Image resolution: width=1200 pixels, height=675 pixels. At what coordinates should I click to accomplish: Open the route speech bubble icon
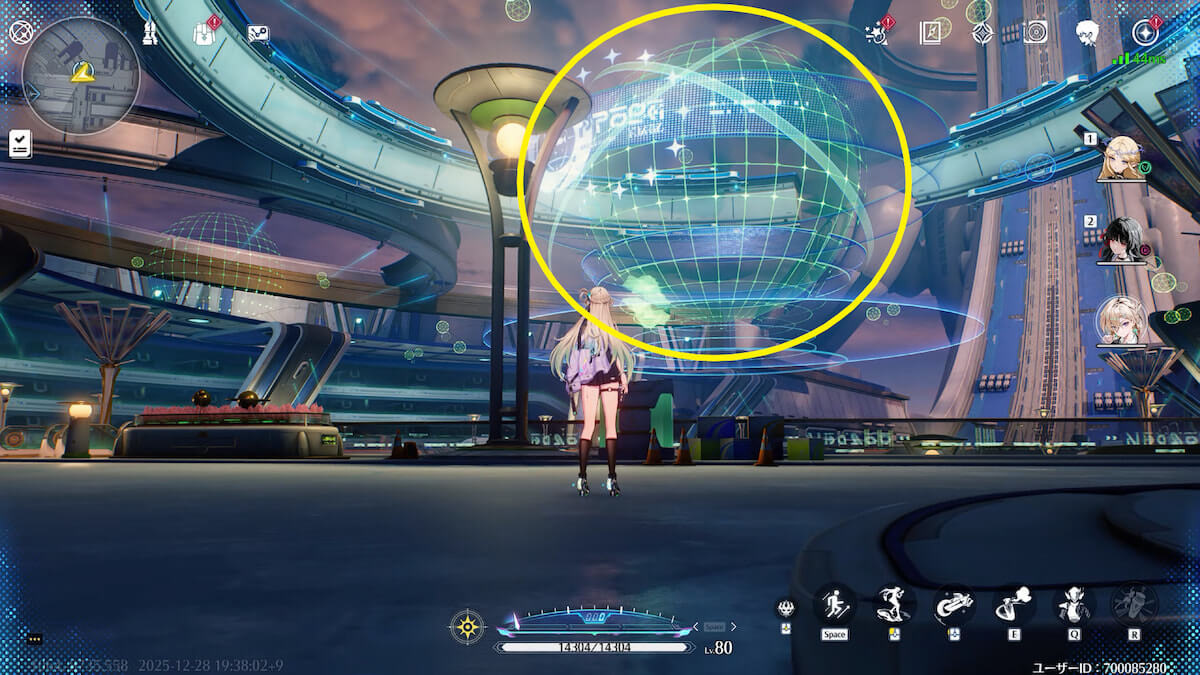click(258, 33)
